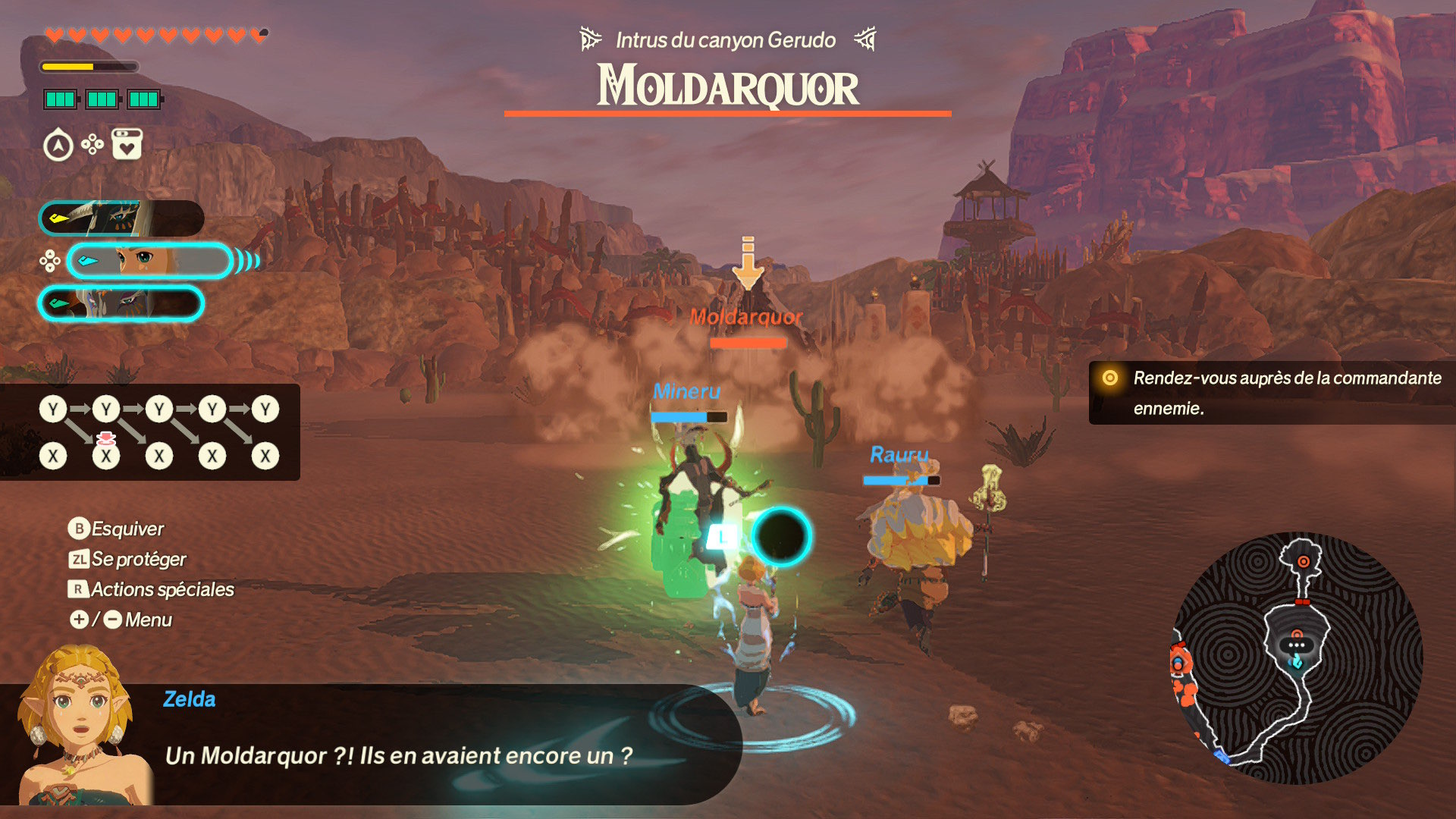Switch to the ally portrait with yellow marker

(121, 218)
